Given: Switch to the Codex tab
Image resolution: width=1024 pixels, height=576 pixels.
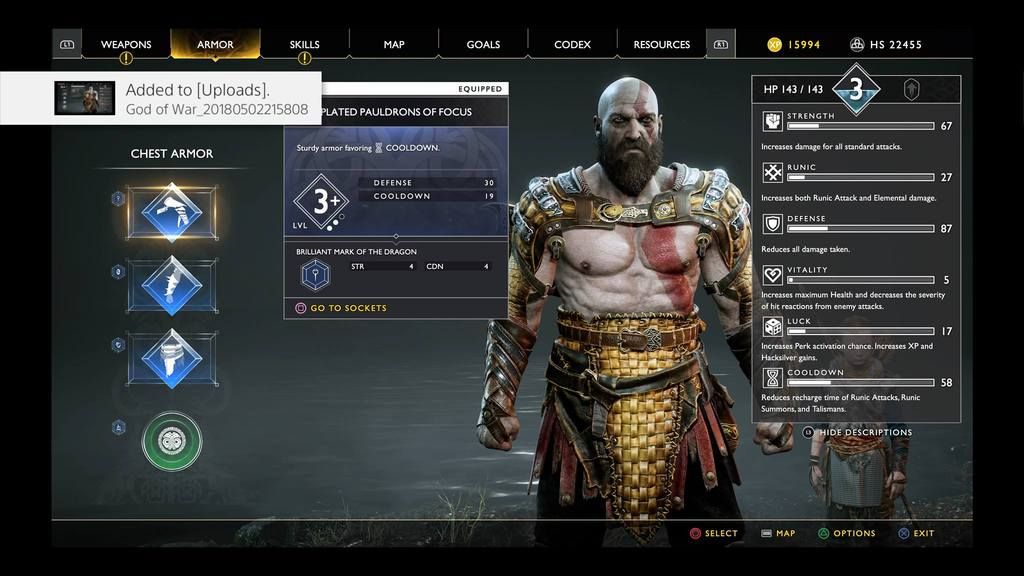Looking at the screenshot, I should (x=573, y=45).
